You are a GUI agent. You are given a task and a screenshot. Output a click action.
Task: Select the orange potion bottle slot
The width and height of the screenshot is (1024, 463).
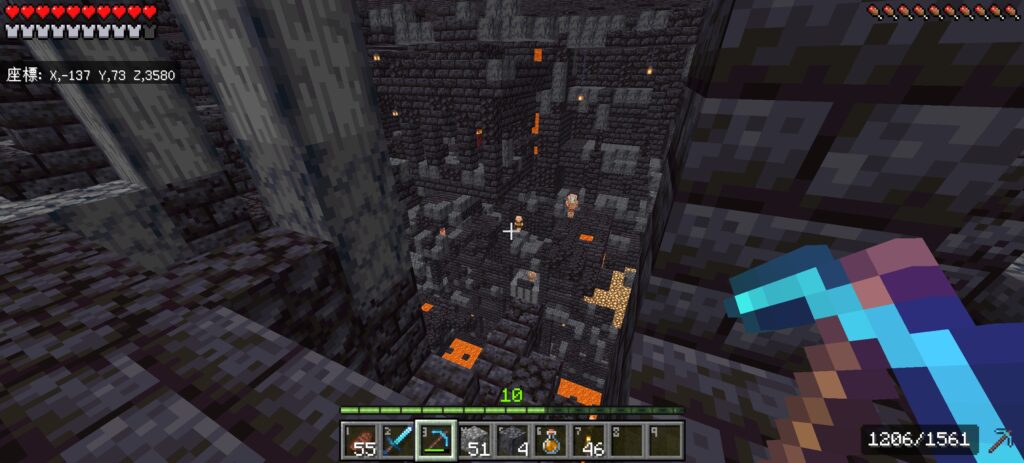550,440
